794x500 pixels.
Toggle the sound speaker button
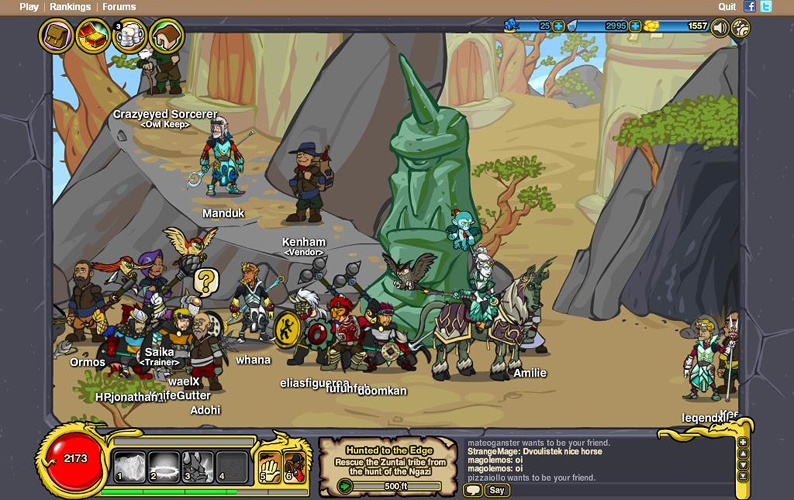point(720,27)
